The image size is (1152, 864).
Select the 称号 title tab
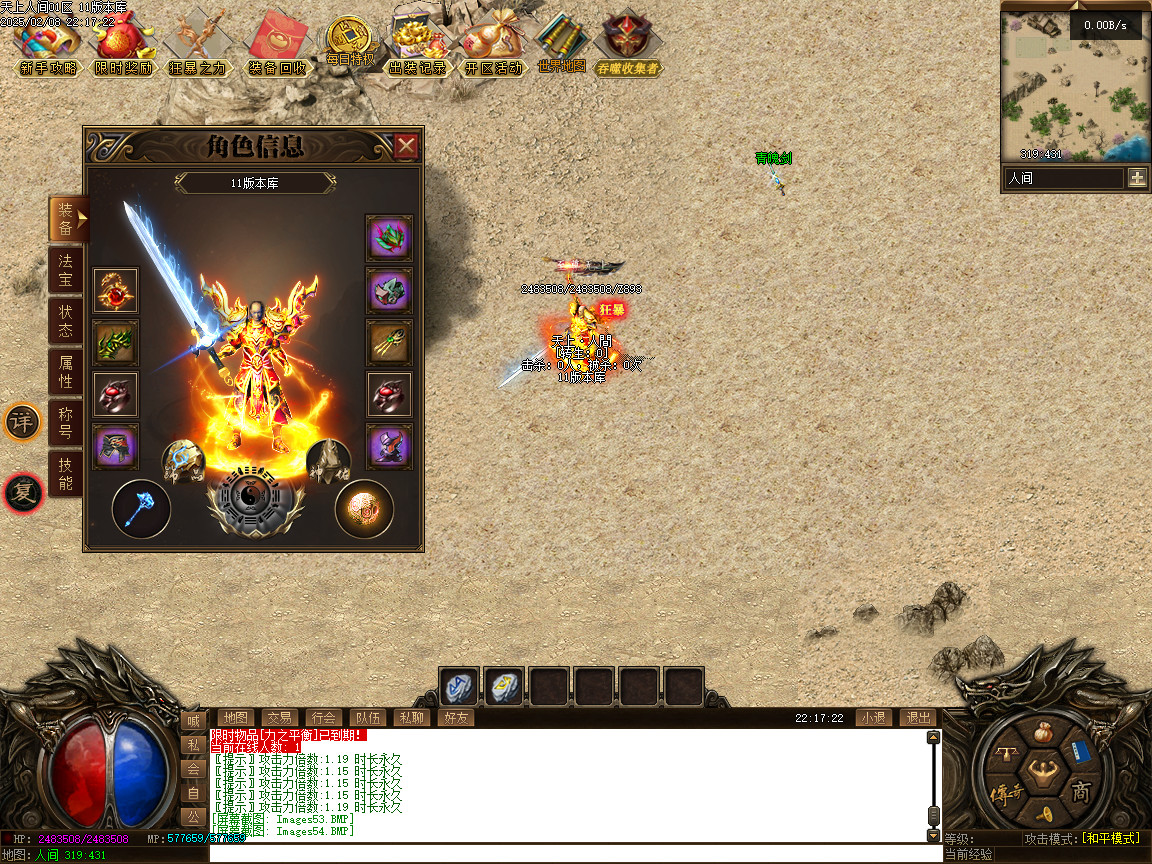(x=65, y=423)
